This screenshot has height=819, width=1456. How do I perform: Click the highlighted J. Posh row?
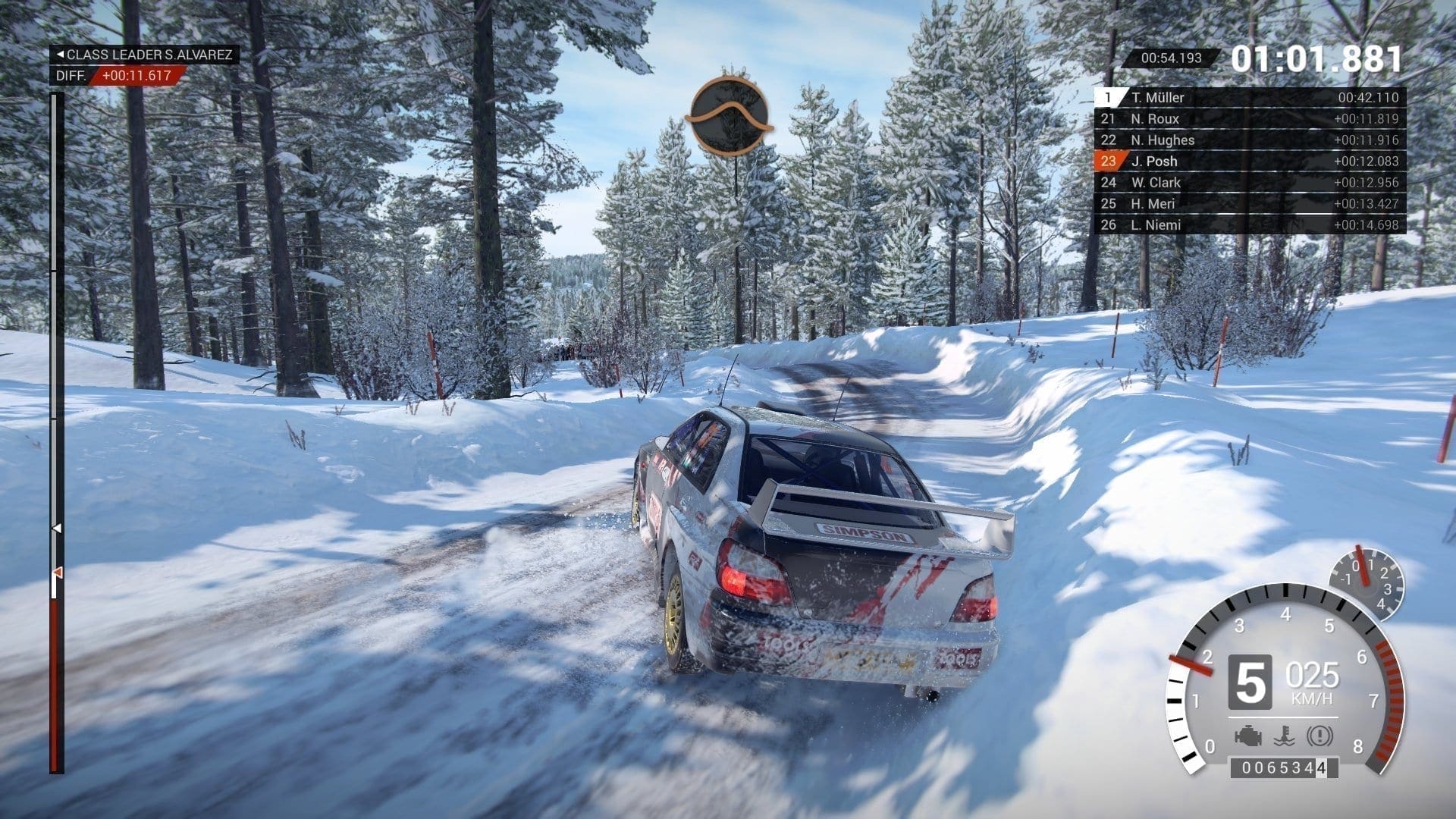(1250, 161)
